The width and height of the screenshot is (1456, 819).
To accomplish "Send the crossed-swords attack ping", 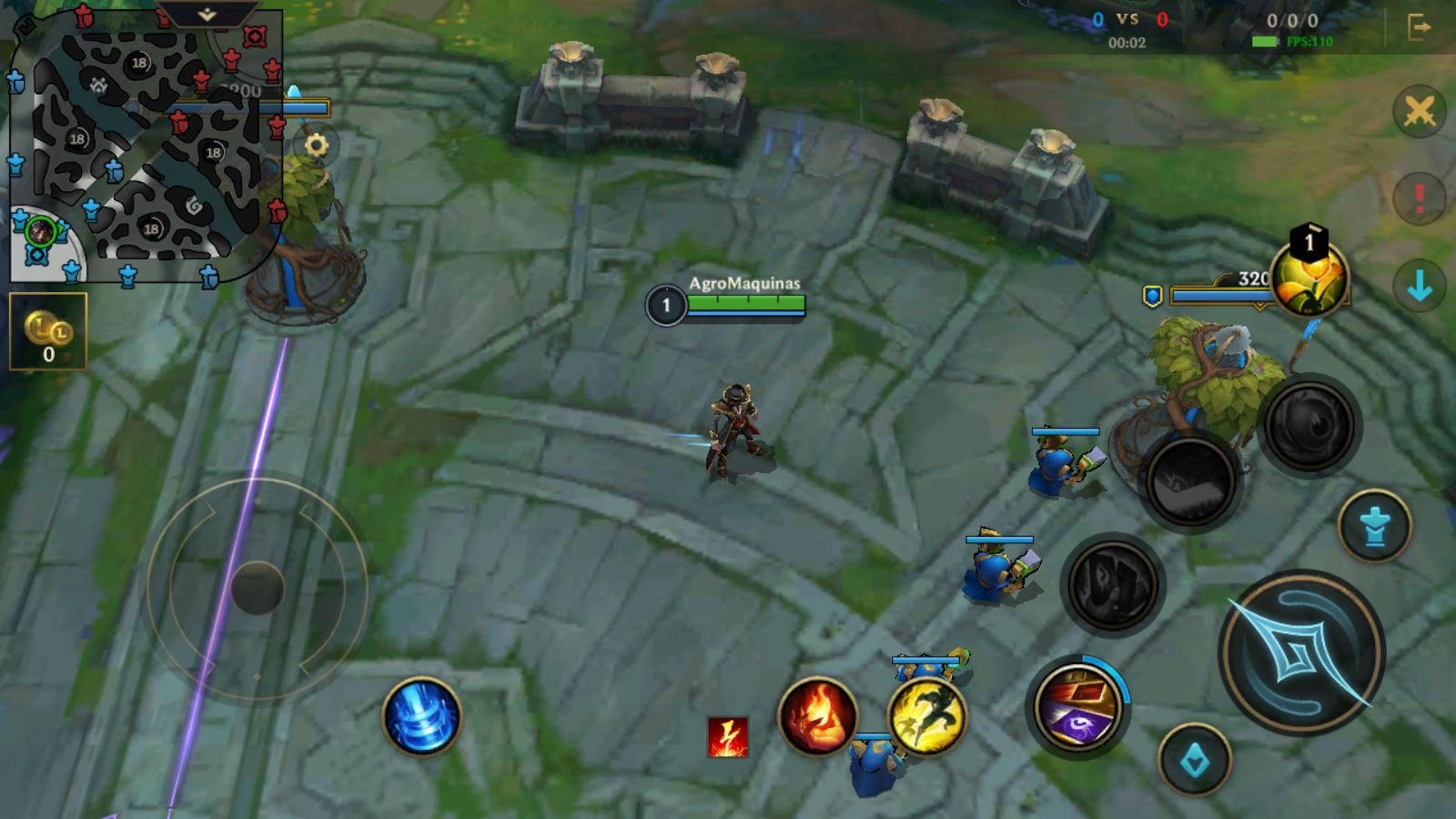I will (x=1419, y=112).
